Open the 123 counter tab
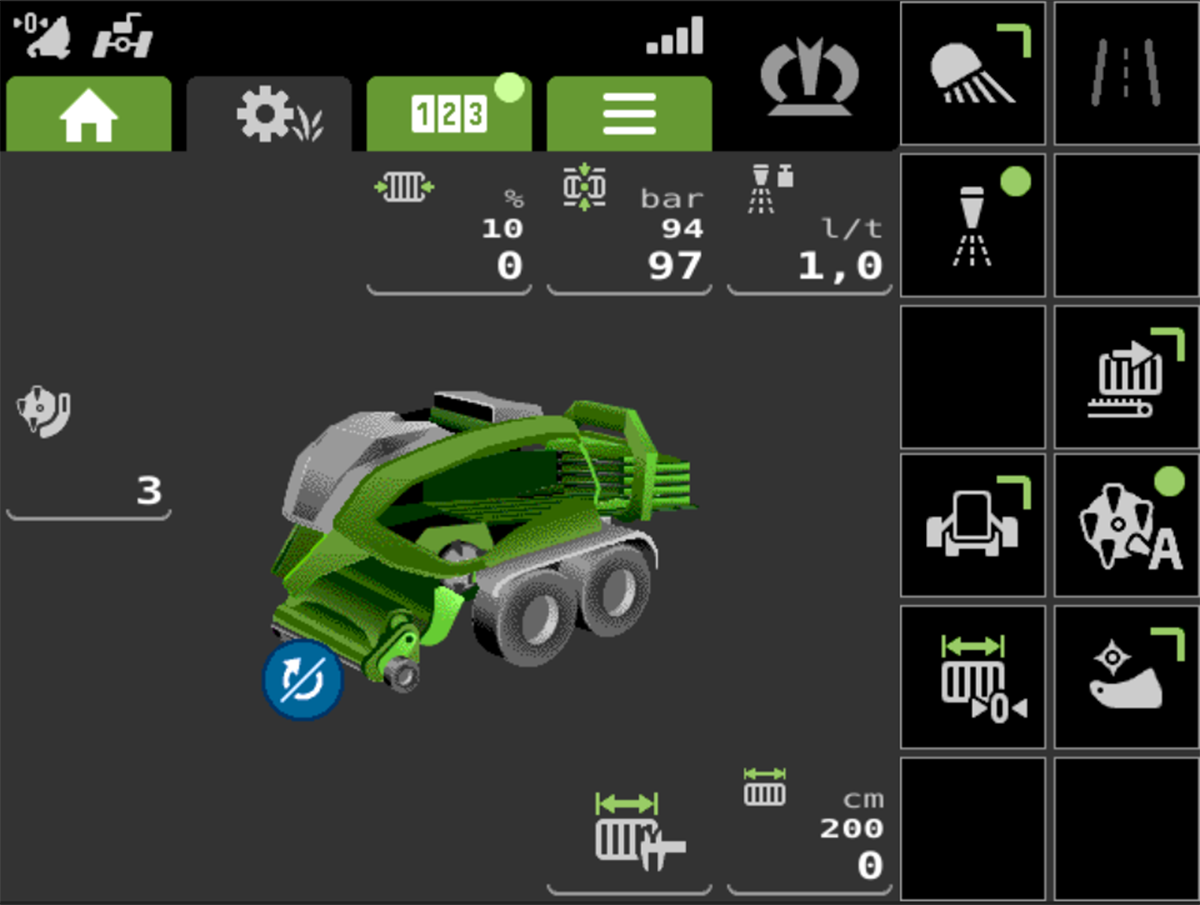 click(x=449, y=115)
